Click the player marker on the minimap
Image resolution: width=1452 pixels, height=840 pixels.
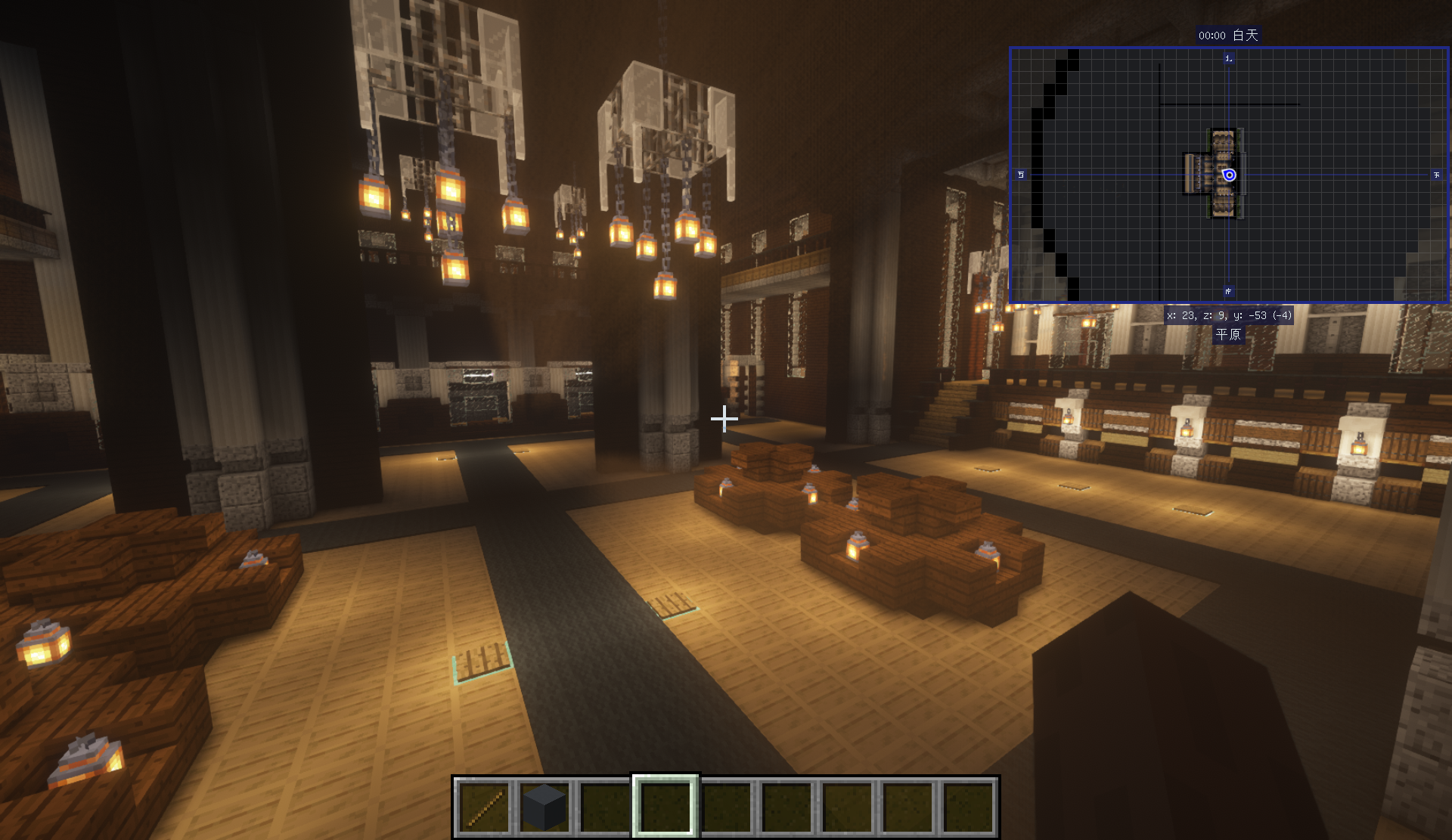1230,175
